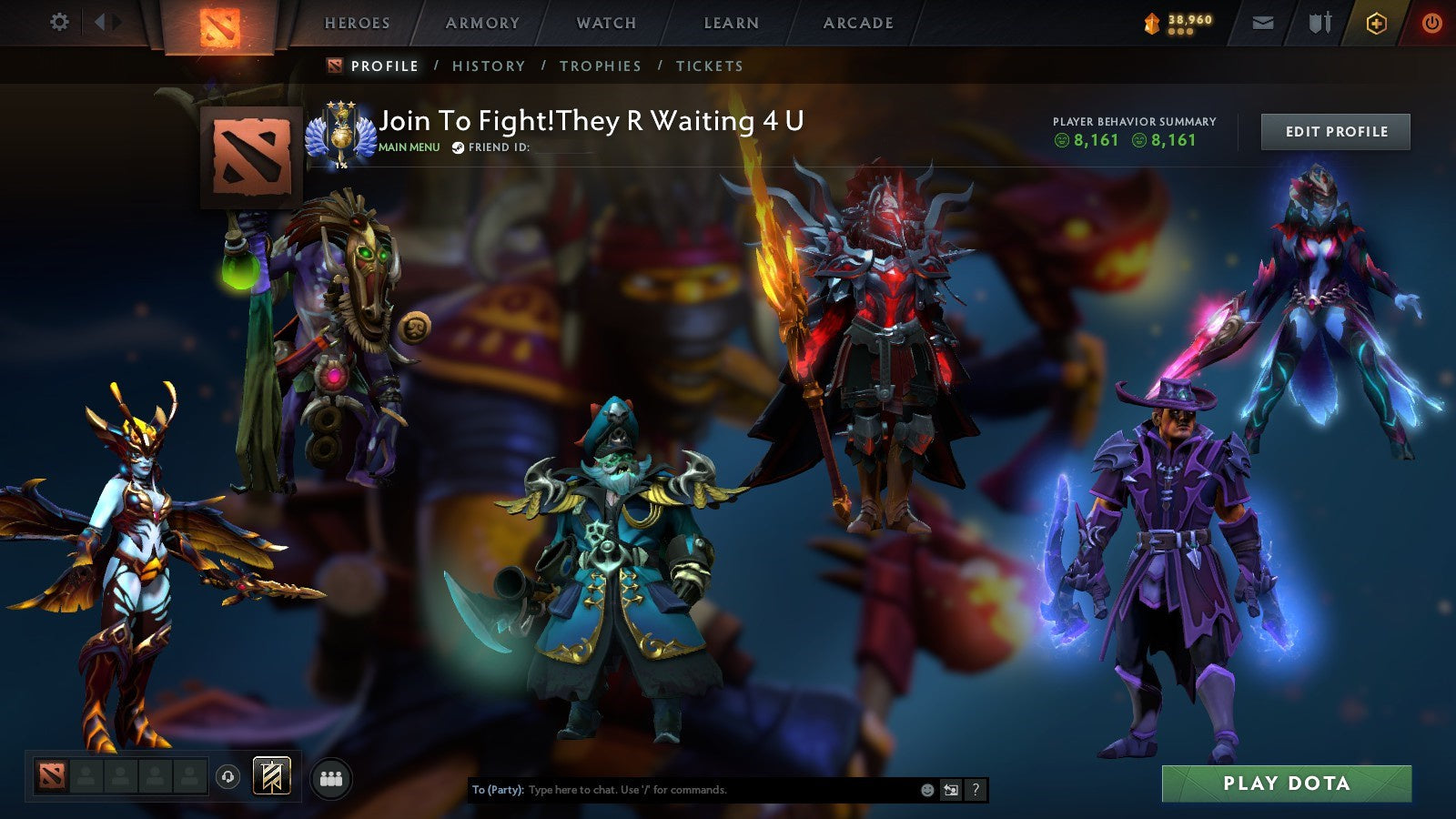The width and height of the screenshot is (1456, 819).
Task: Open the WATCH menu
Action: [605, 24]
